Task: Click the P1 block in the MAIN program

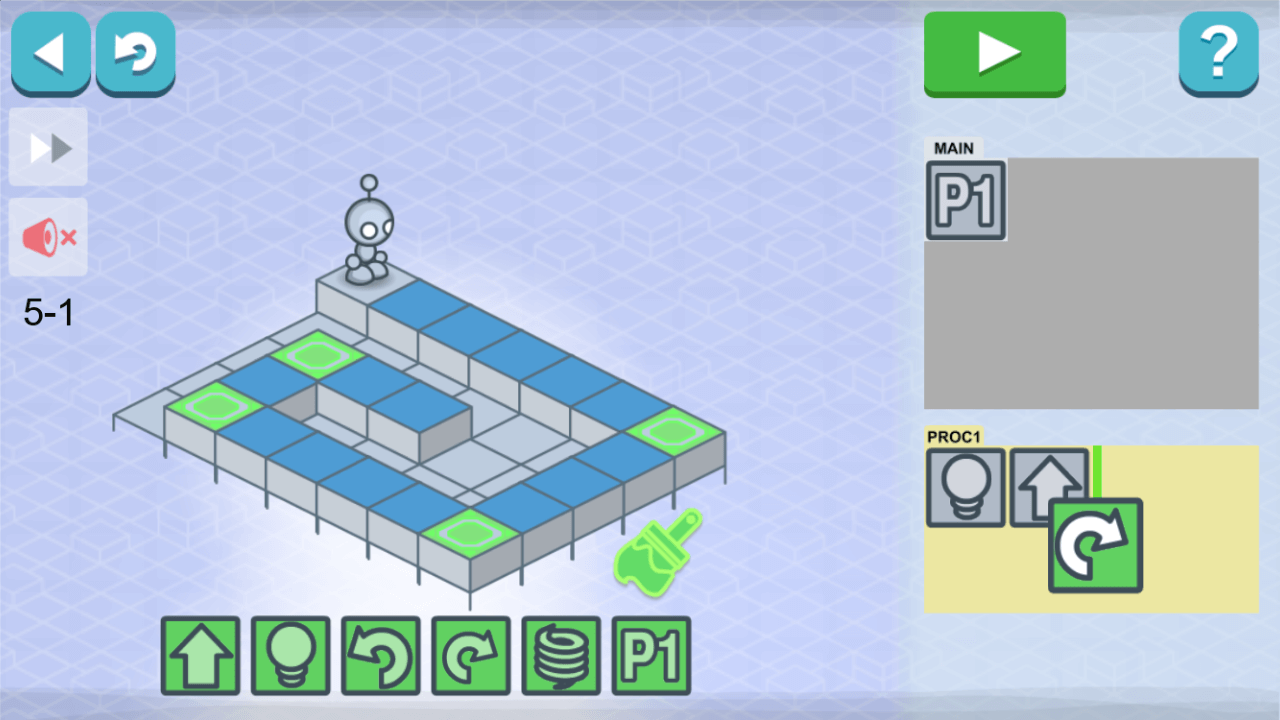Action: point(965,200)
